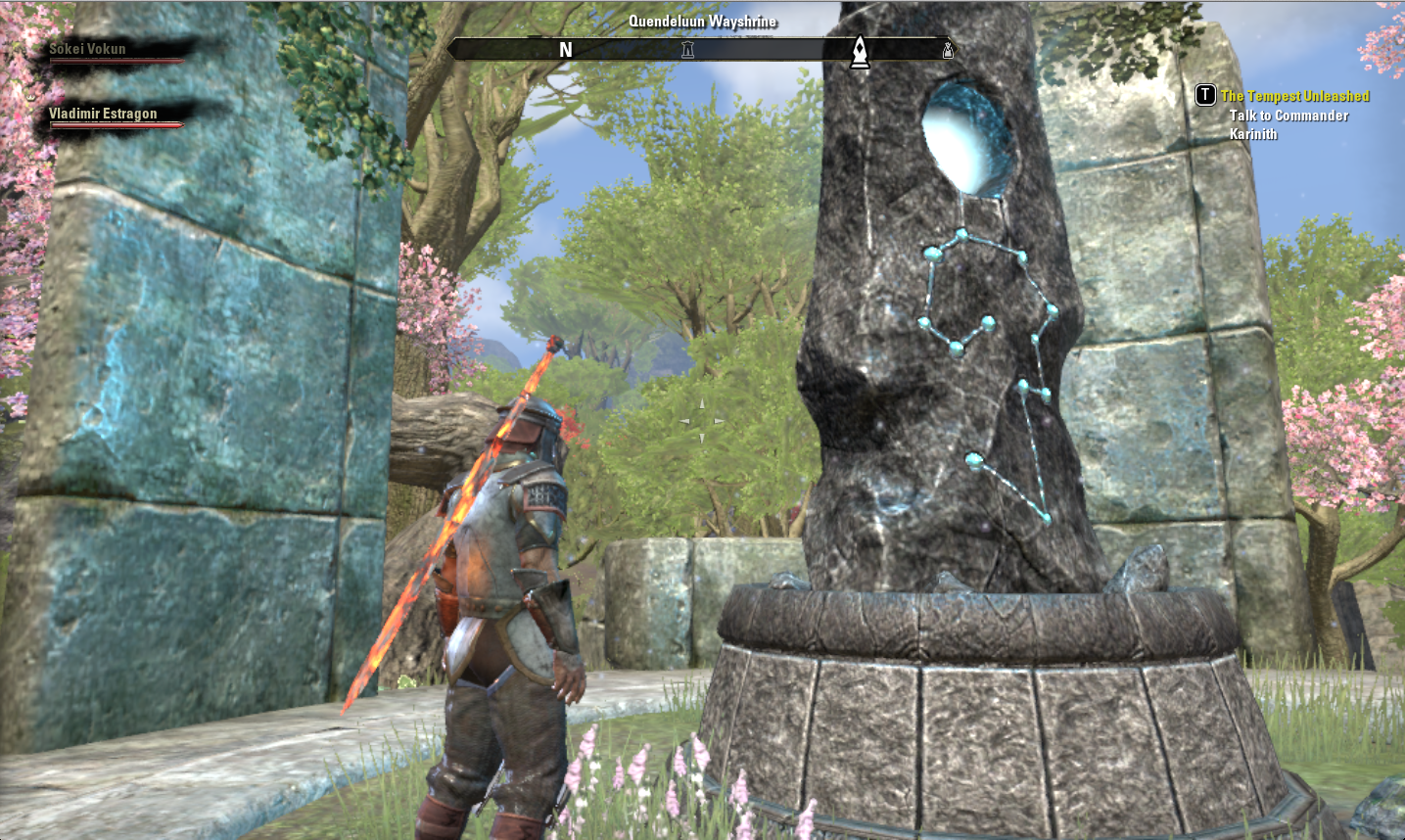Open The Tempest Unleashed quest tracker entry
1405x840 pixels.
tap(1294, 96)
